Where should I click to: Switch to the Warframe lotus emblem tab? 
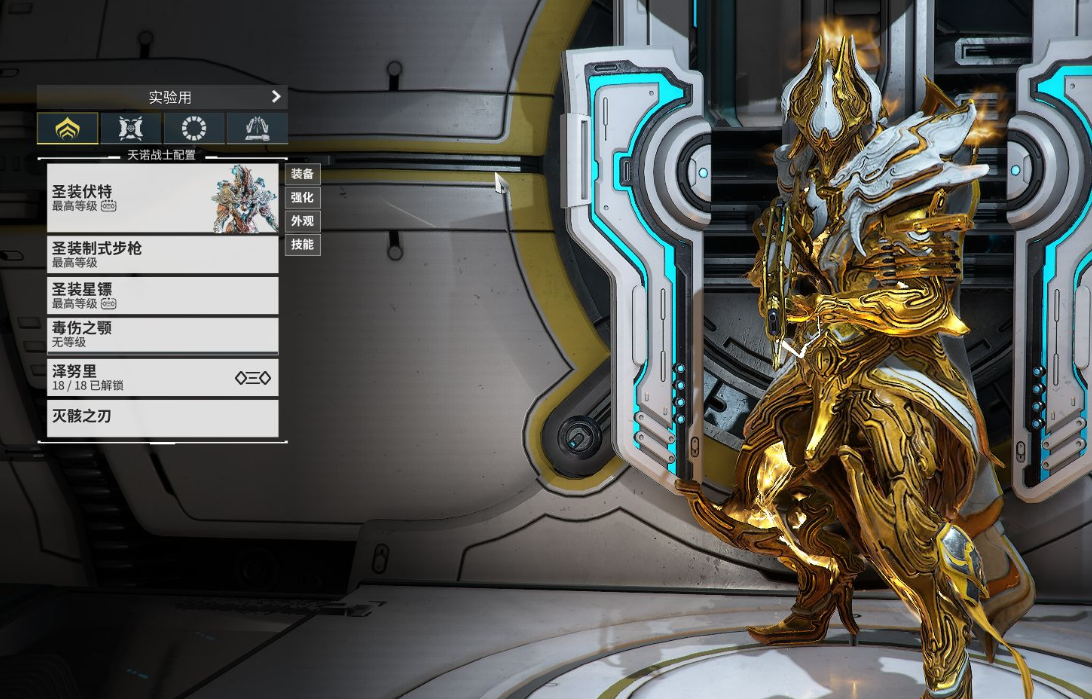[68, 128]
